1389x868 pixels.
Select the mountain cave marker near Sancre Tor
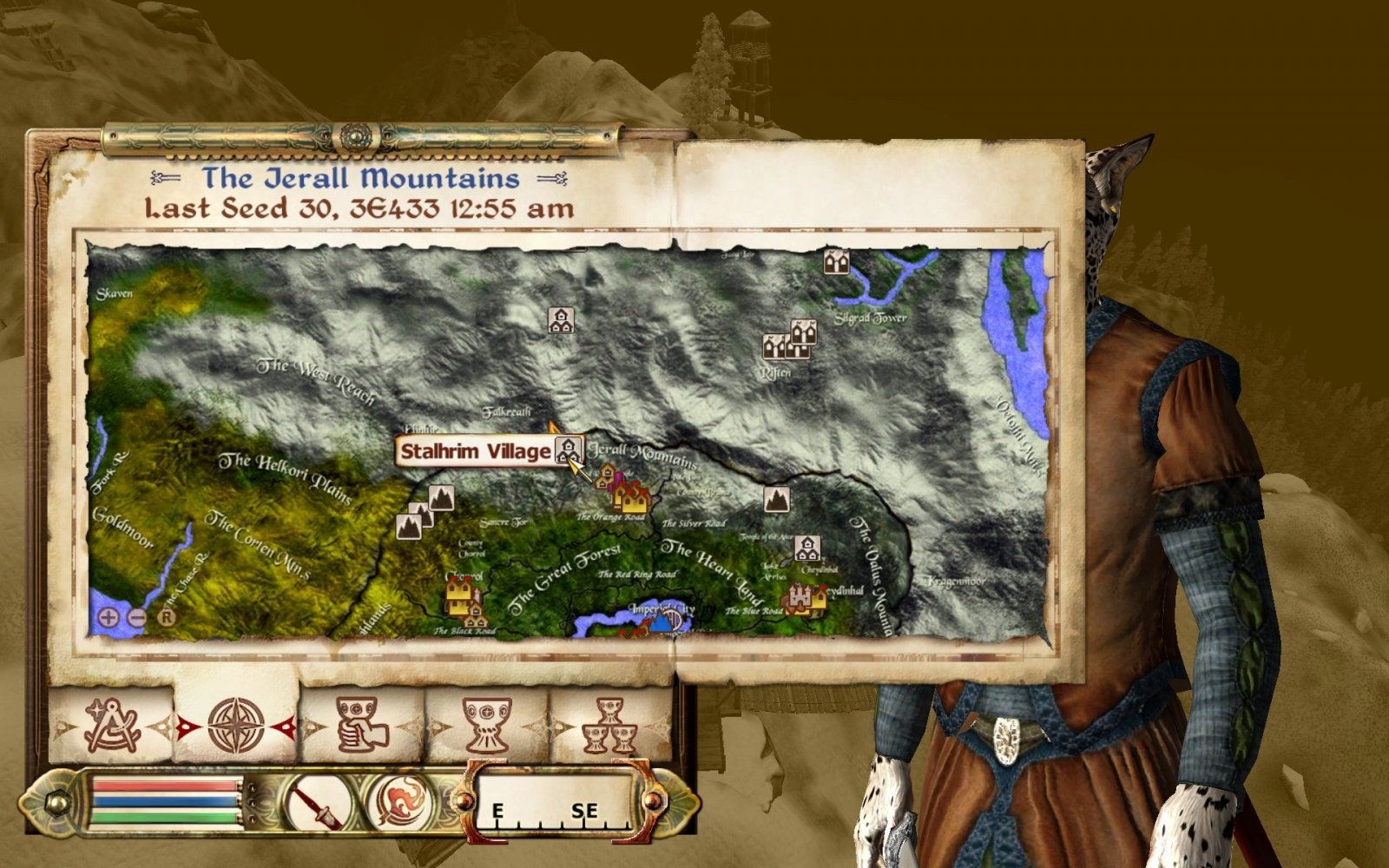click(441, 497)
